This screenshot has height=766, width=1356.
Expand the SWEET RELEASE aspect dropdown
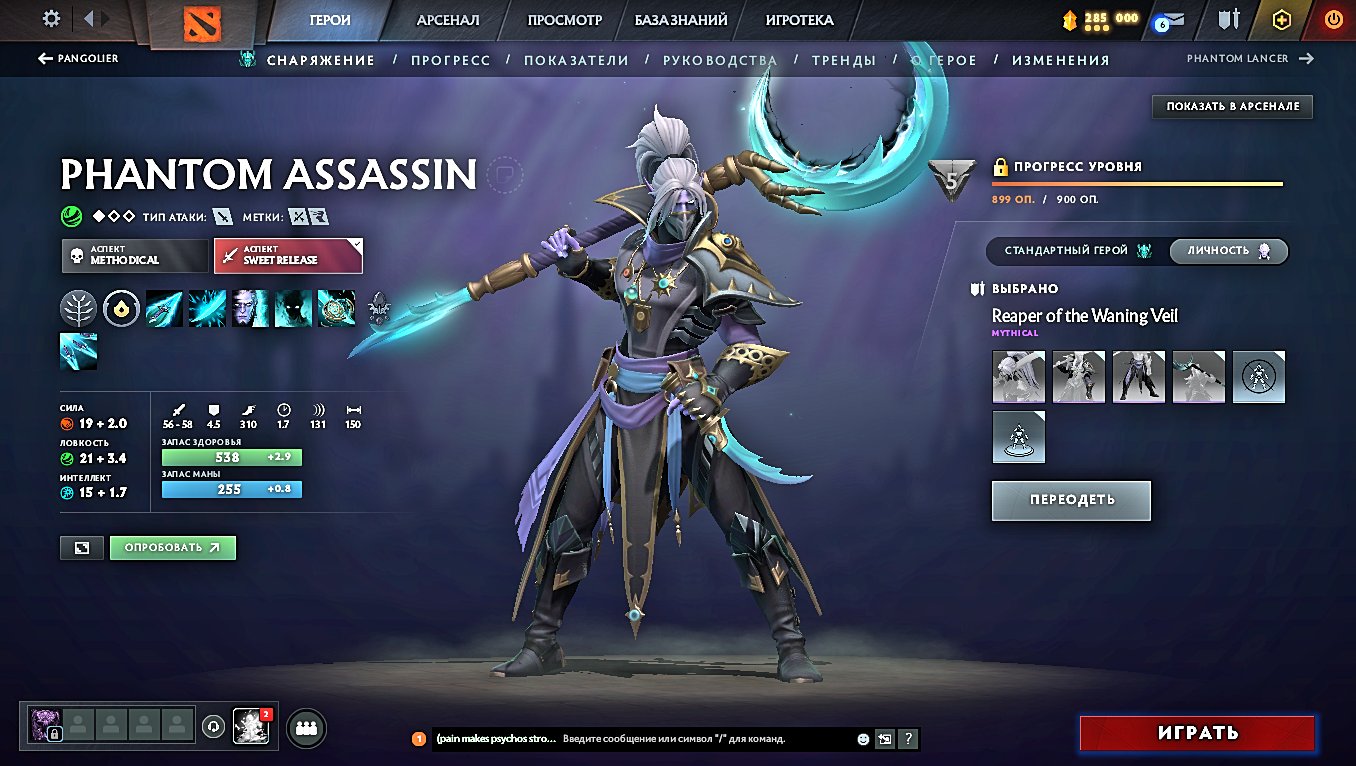point(288,255)
